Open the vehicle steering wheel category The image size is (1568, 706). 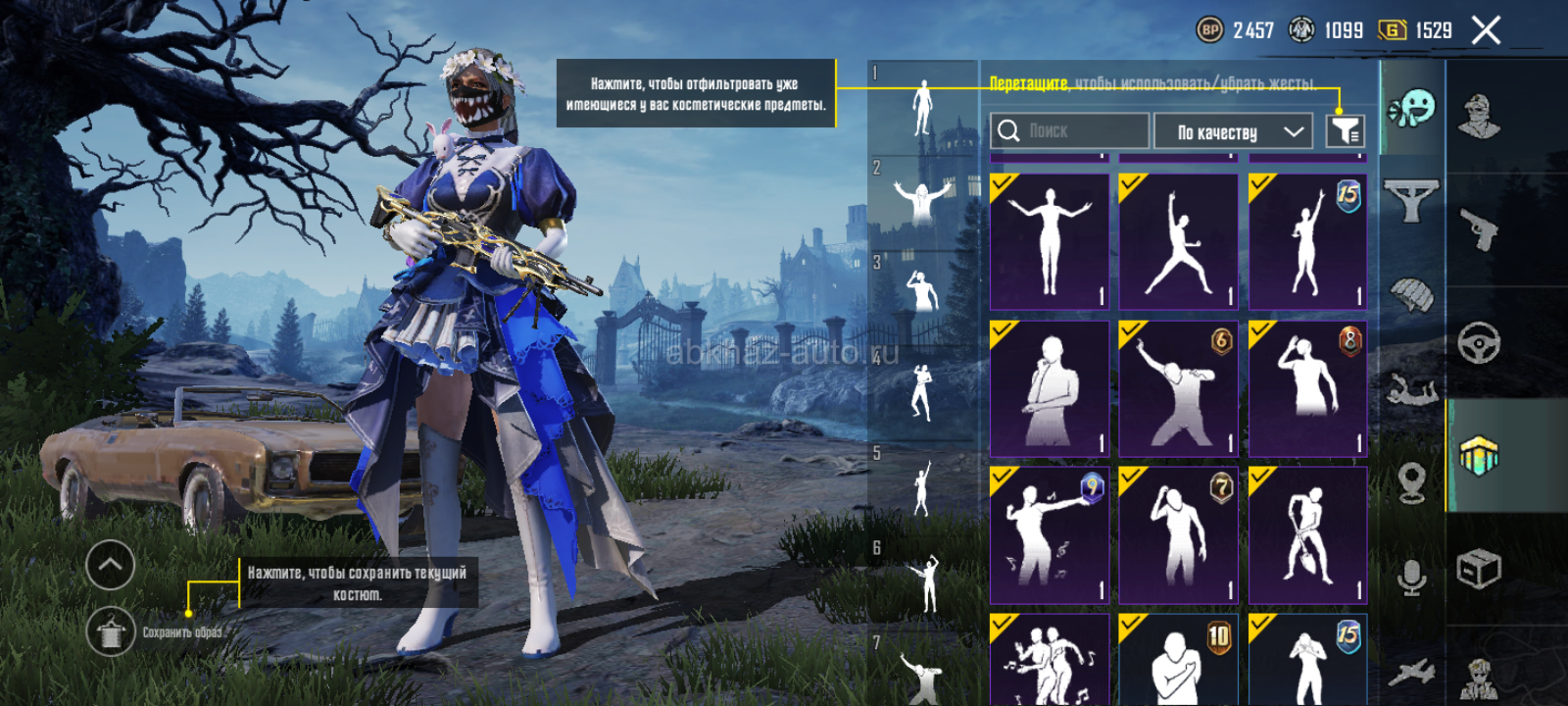pyautogui.click(x=1479, y=343)
